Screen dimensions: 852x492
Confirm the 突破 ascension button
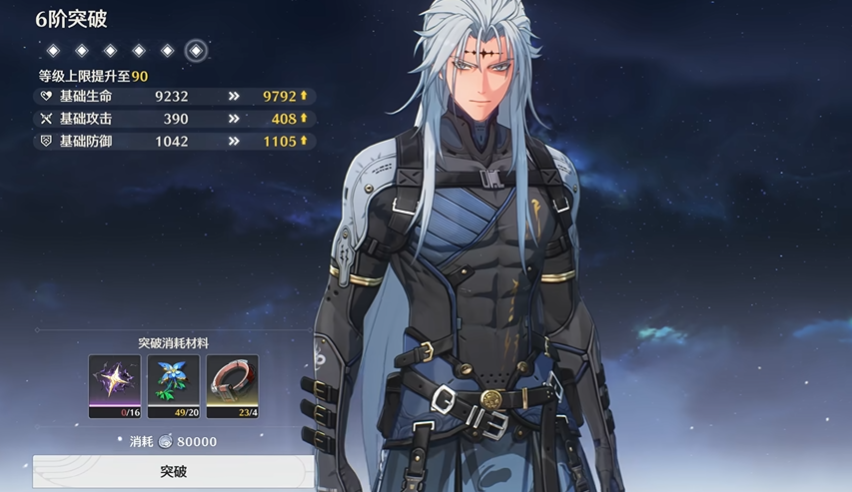coord(173,471)
